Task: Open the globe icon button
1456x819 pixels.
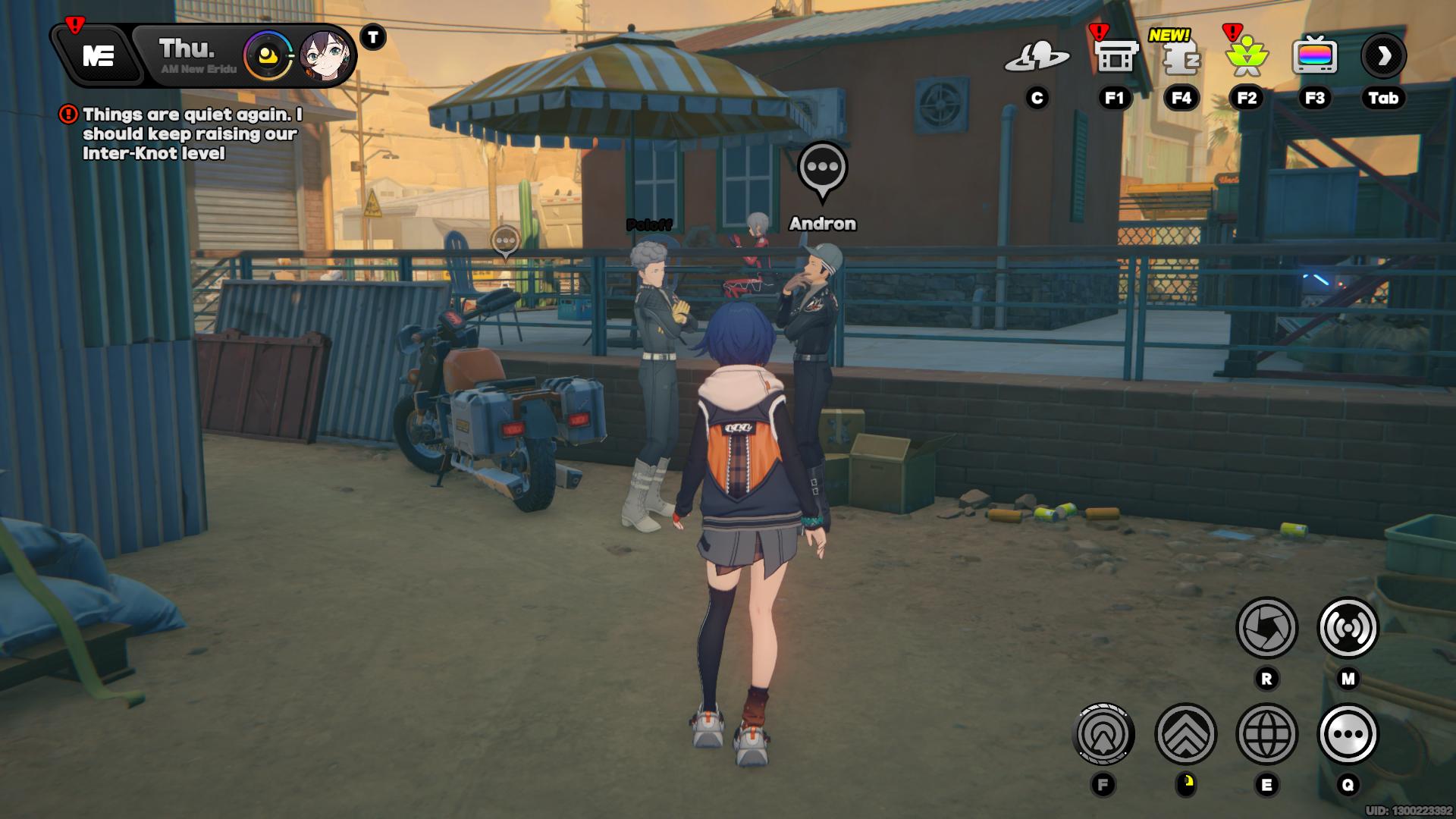Action: [1266, 734]
